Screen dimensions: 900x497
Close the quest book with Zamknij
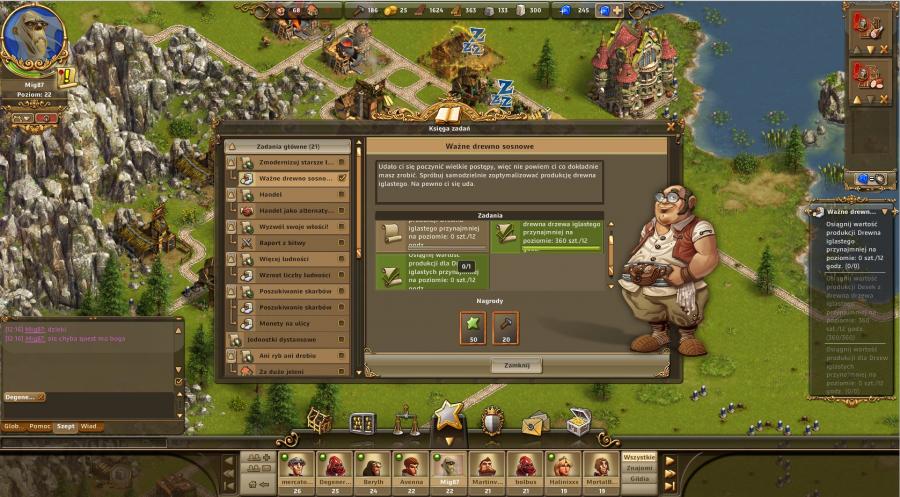pyautogui.click(x=516, y=366)
